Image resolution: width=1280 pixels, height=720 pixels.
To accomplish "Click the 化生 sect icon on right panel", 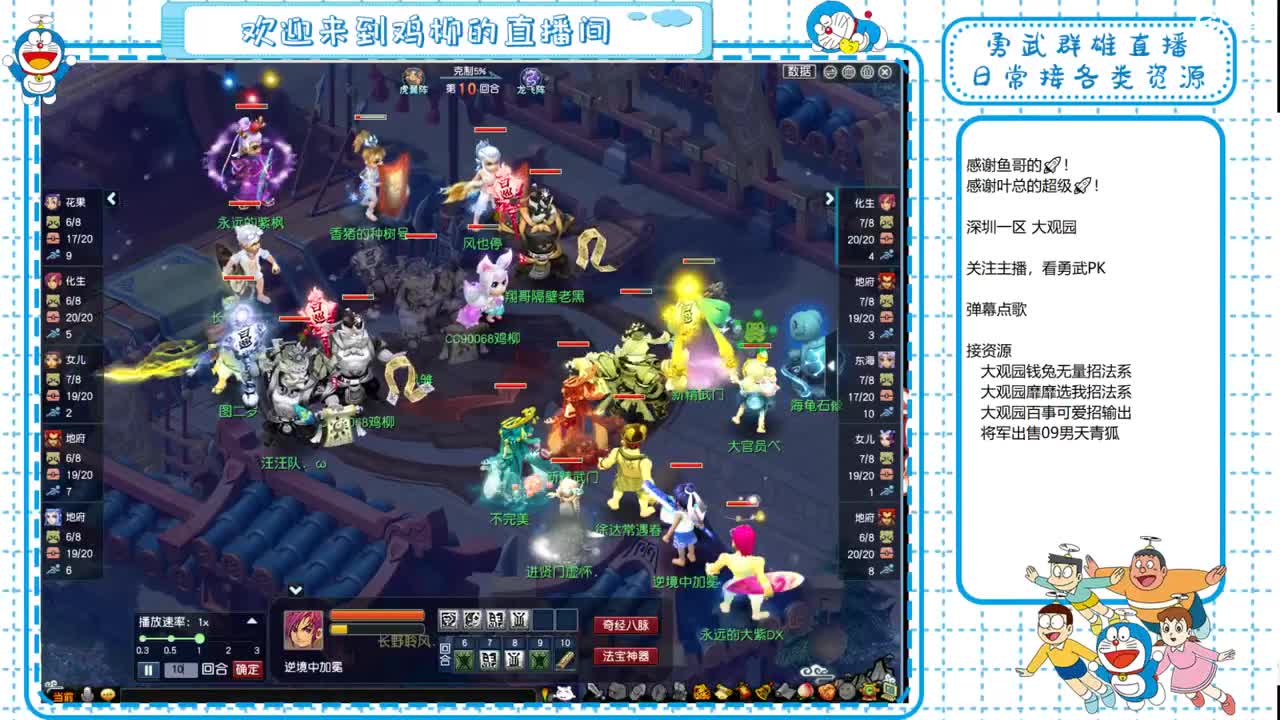I will coord(886,201).
